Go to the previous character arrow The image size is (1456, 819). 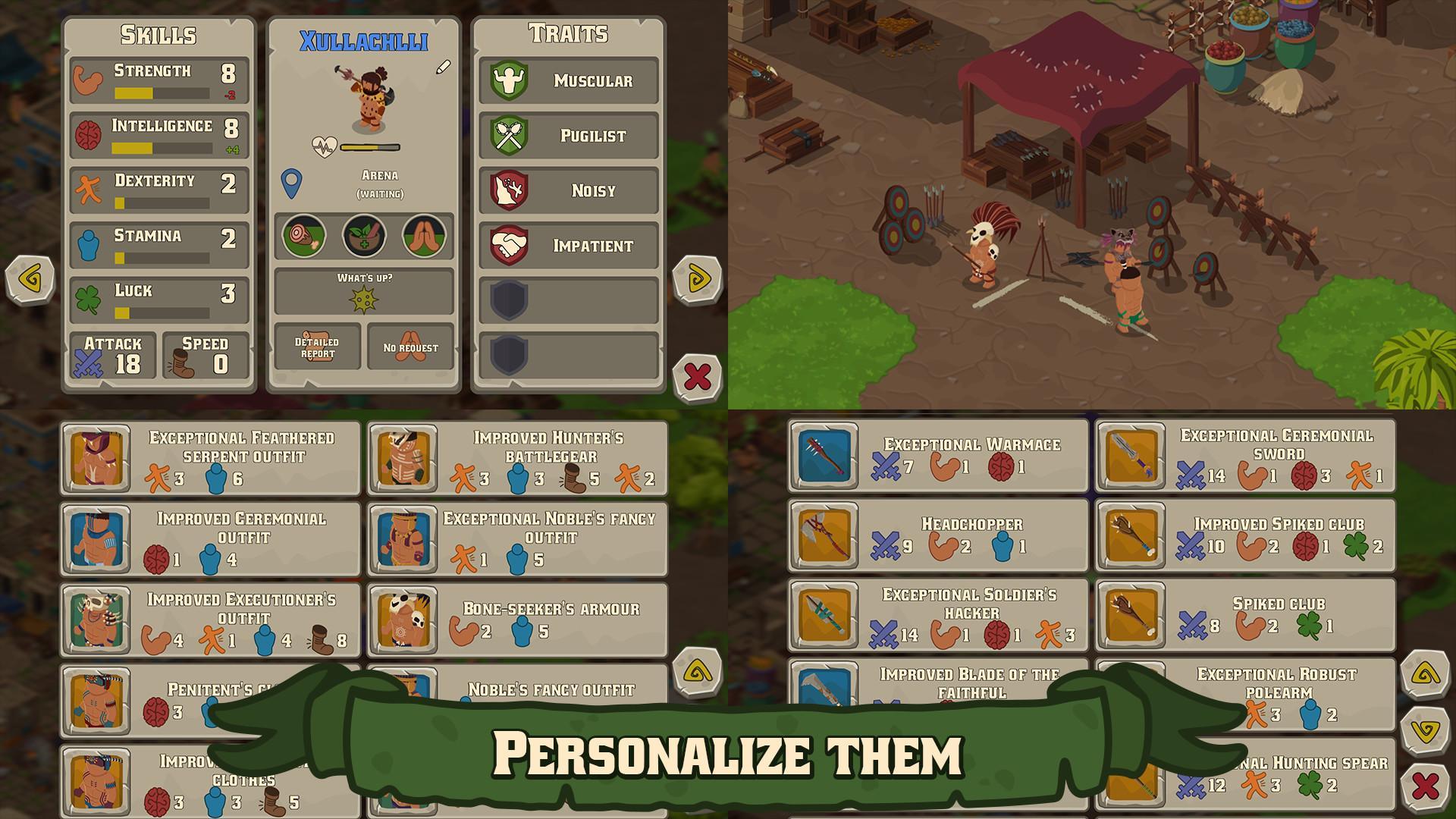click(30, 280)
